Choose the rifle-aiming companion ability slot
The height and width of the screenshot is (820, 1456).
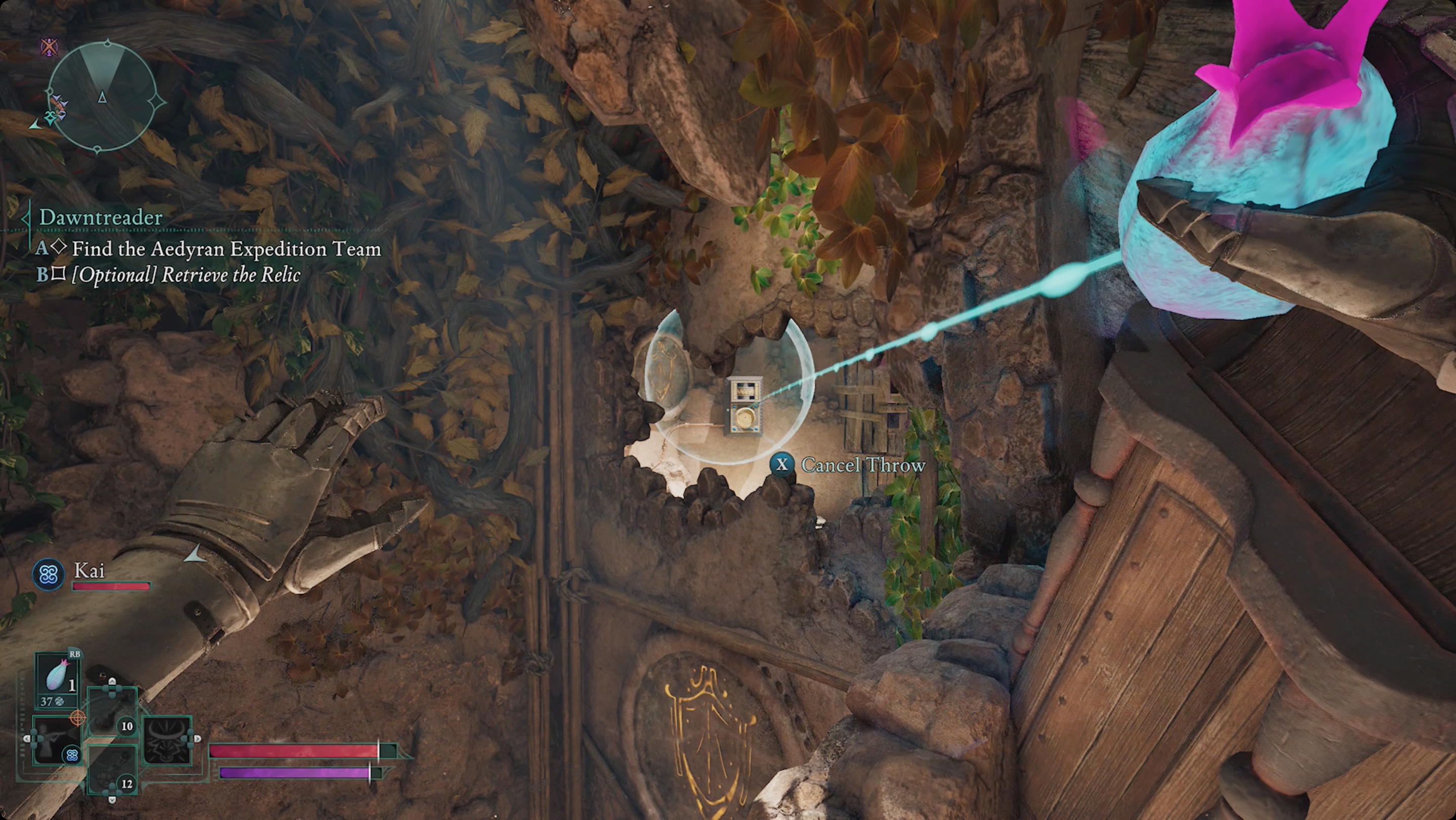pyautogui.click(x=56, y=740)
